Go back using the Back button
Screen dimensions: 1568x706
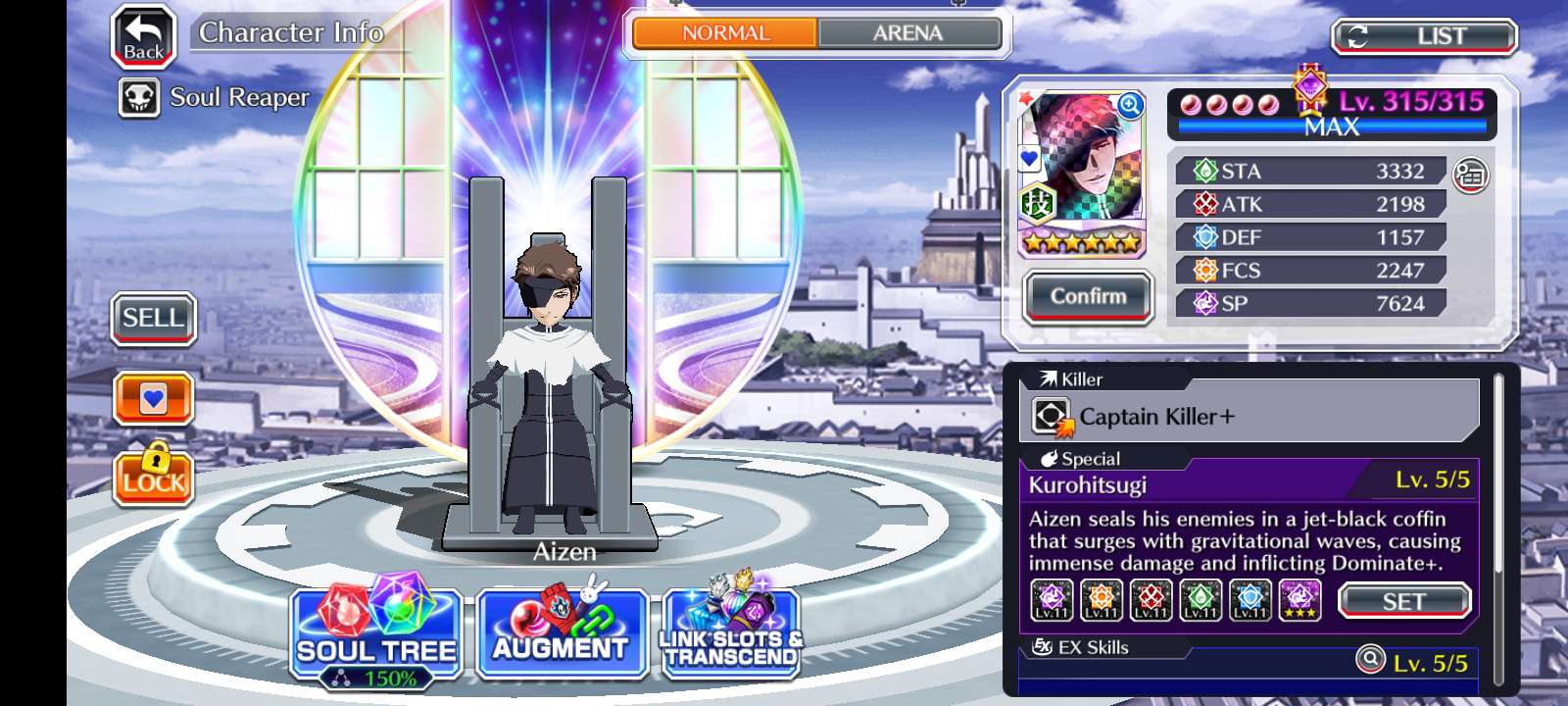point(143,37)
